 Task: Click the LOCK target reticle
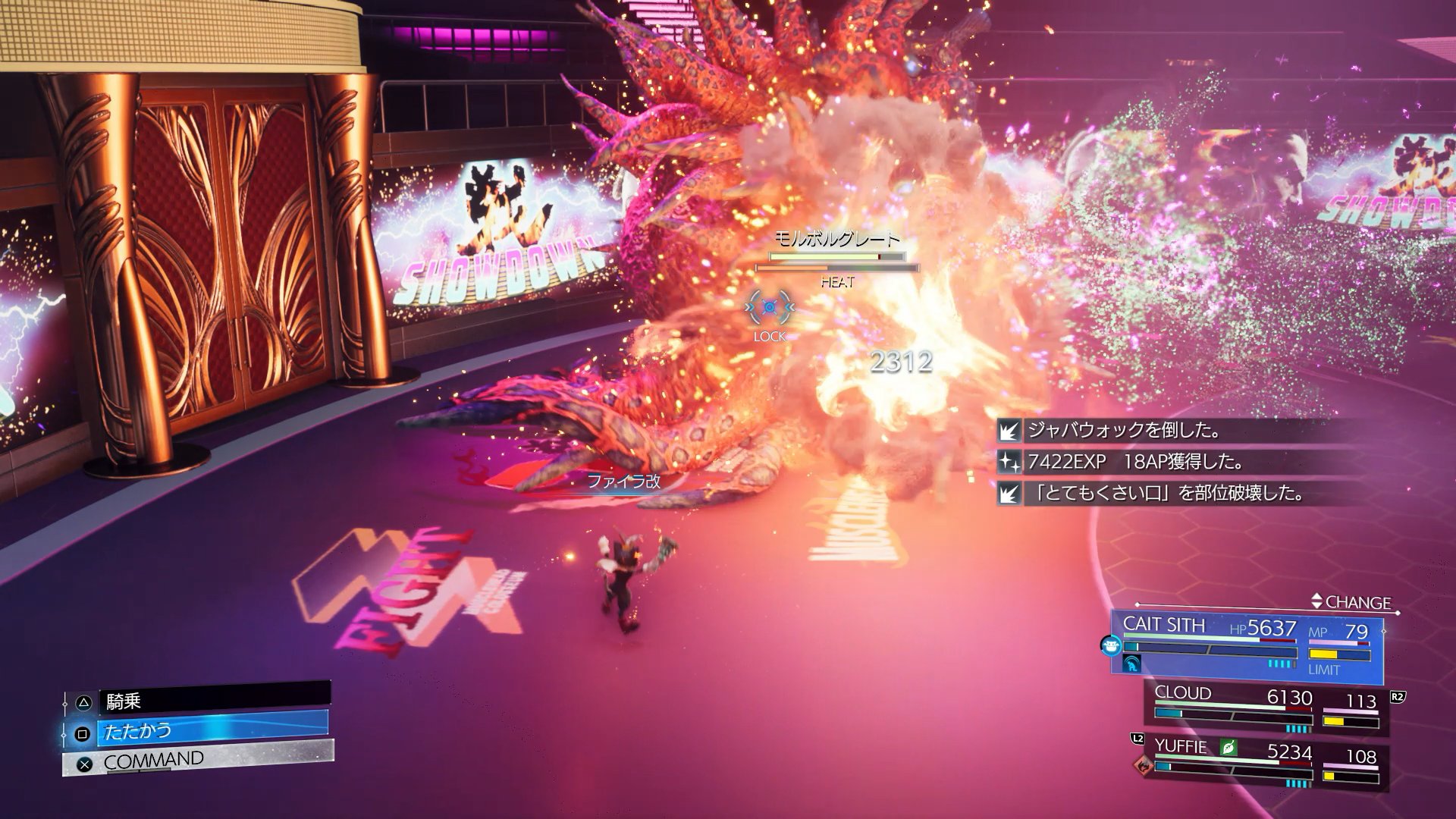coord(769,308)
